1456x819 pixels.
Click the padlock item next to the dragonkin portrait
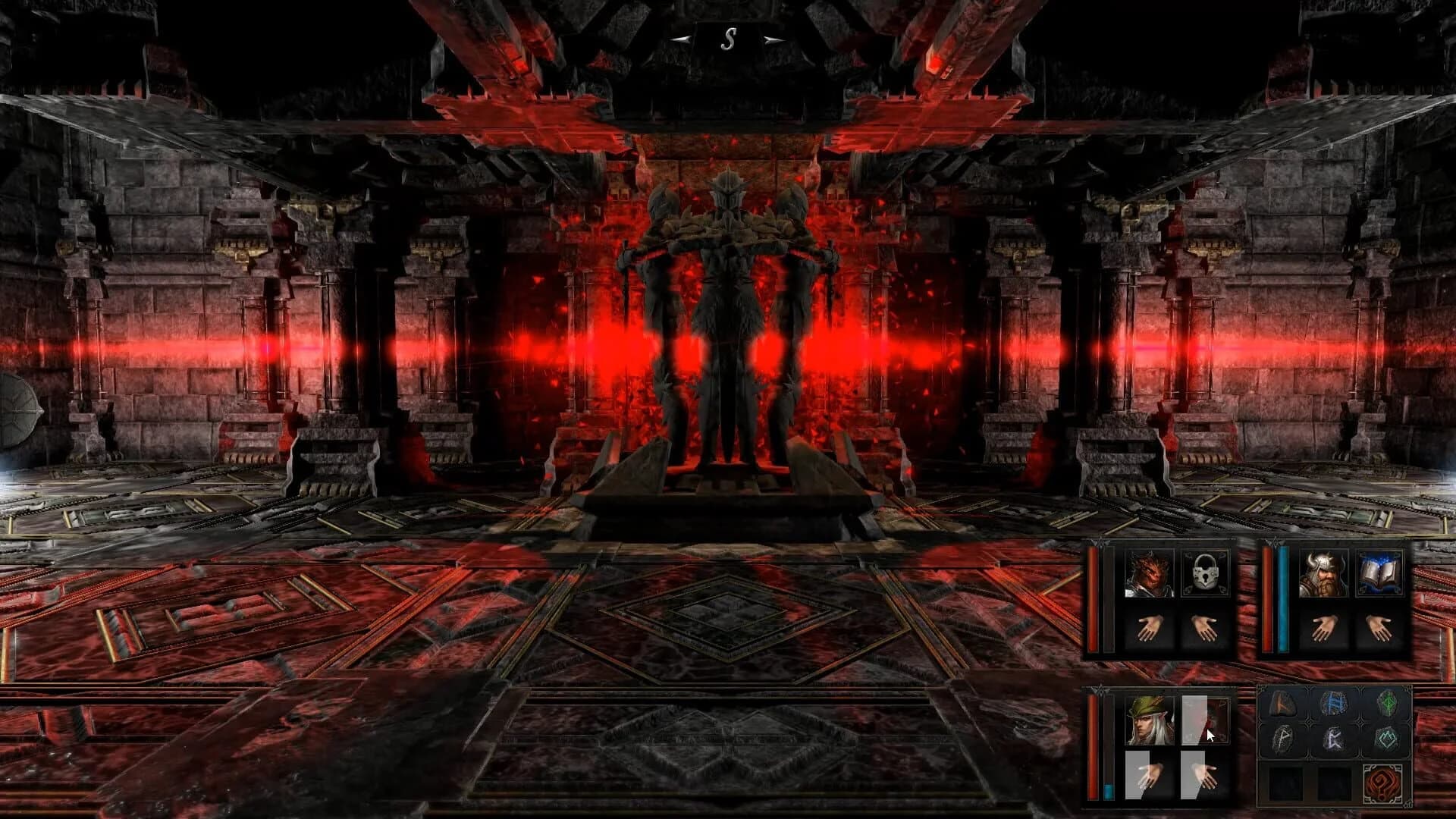click(x=1204, y=573)
